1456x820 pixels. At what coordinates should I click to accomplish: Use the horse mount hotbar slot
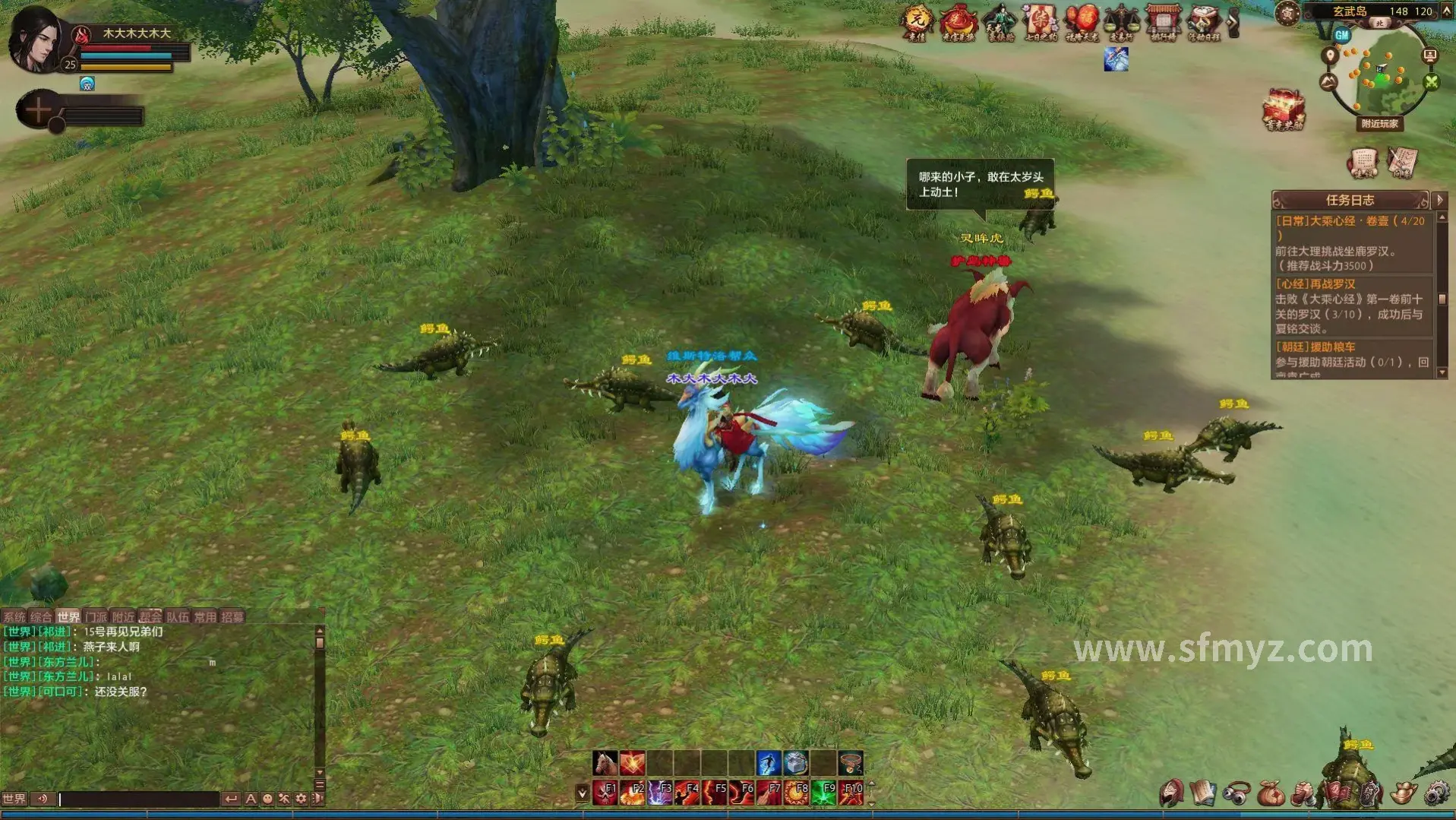click(x=605, y=762)
